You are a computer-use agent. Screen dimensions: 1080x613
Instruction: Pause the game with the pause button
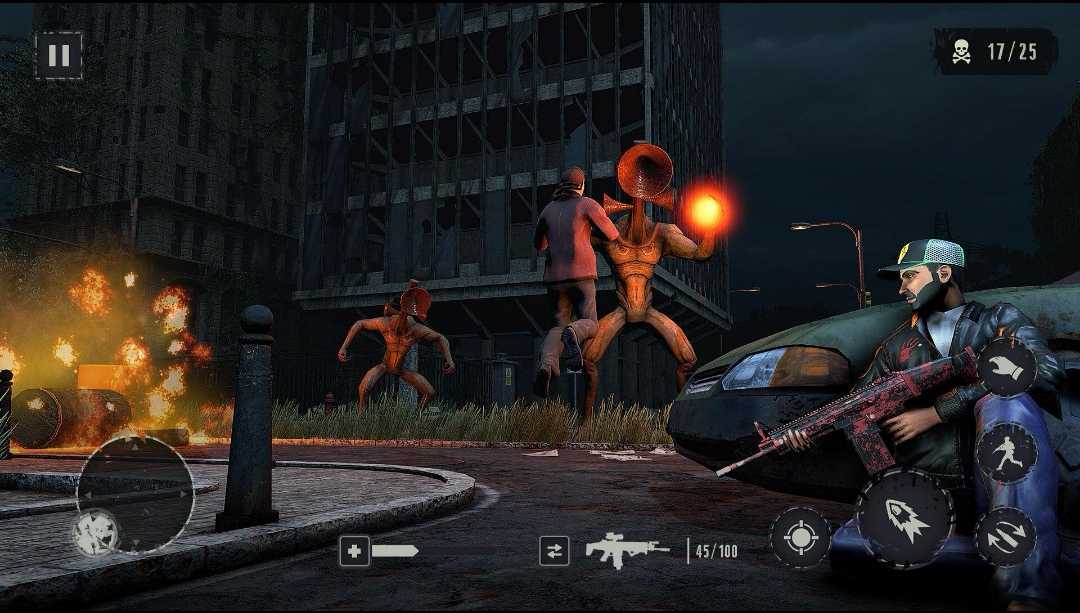pyautogui.click(x=59, y=56)
